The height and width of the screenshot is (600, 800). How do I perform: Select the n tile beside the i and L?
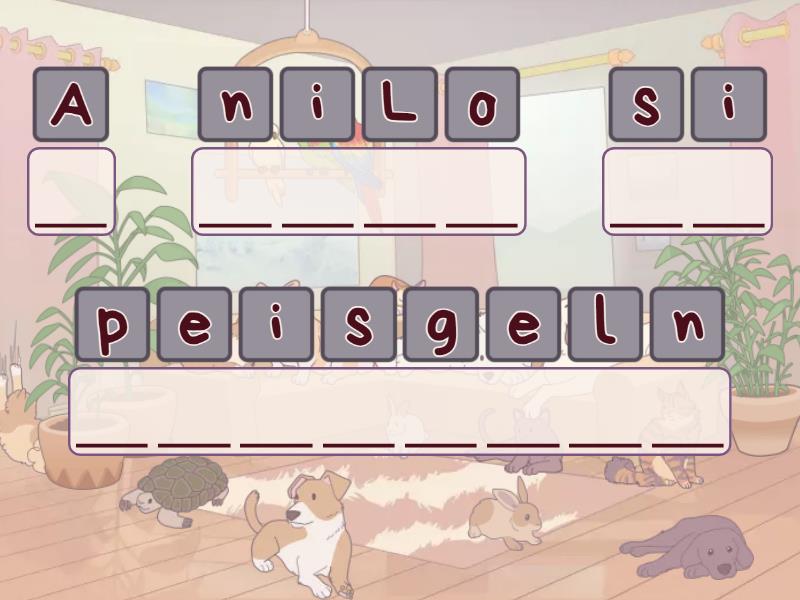click(x=236, y=104)
